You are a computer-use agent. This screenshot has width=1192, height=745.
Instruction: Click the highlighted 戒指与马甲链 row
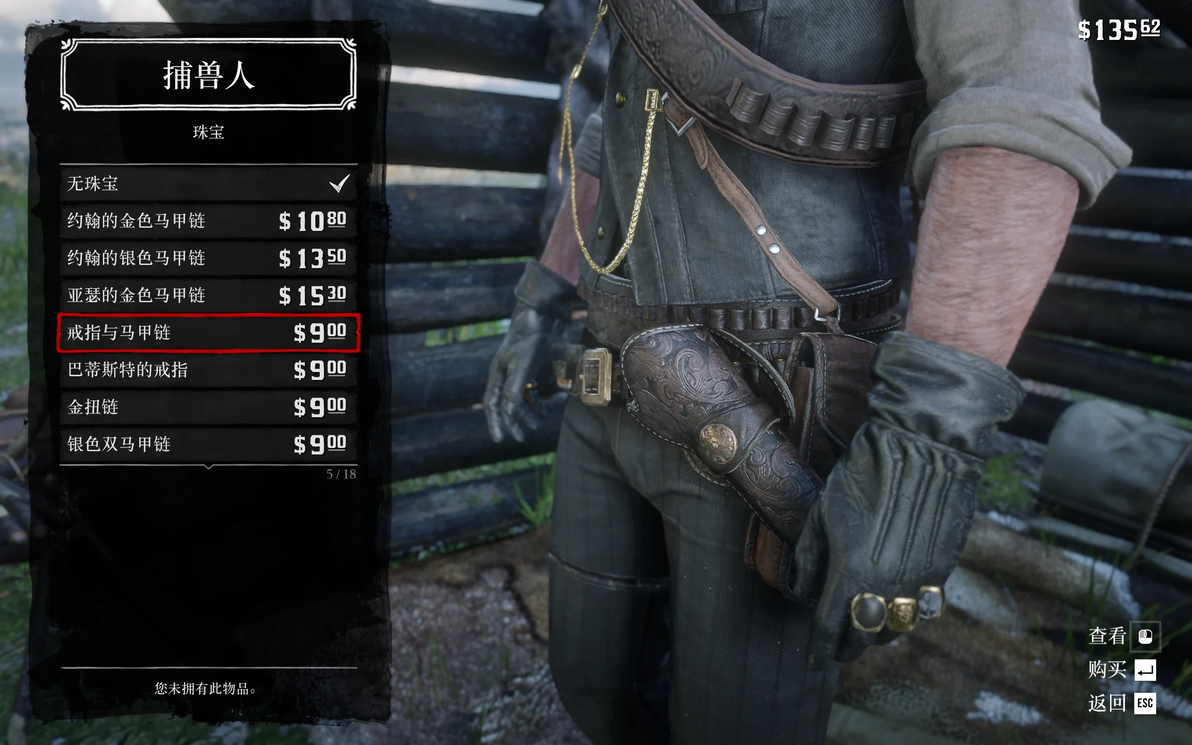tap(208, 333)
